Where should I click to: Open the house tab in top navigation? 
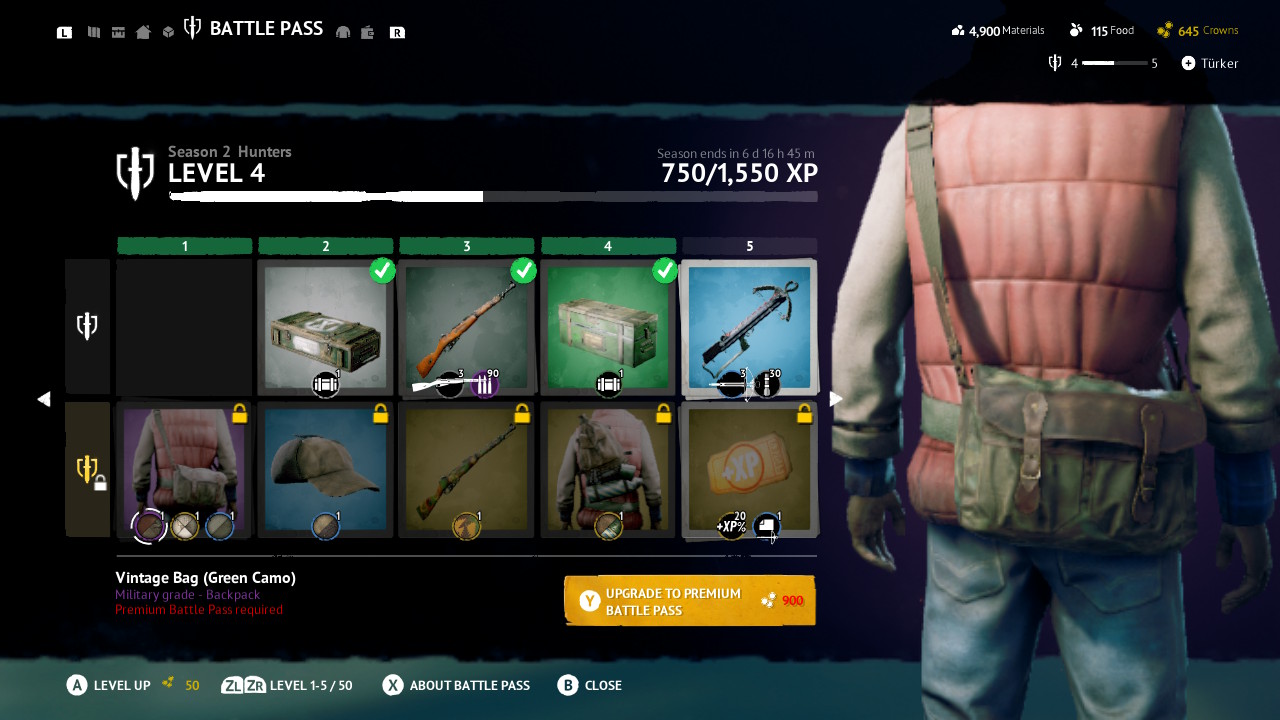click(x=143, y=32)
